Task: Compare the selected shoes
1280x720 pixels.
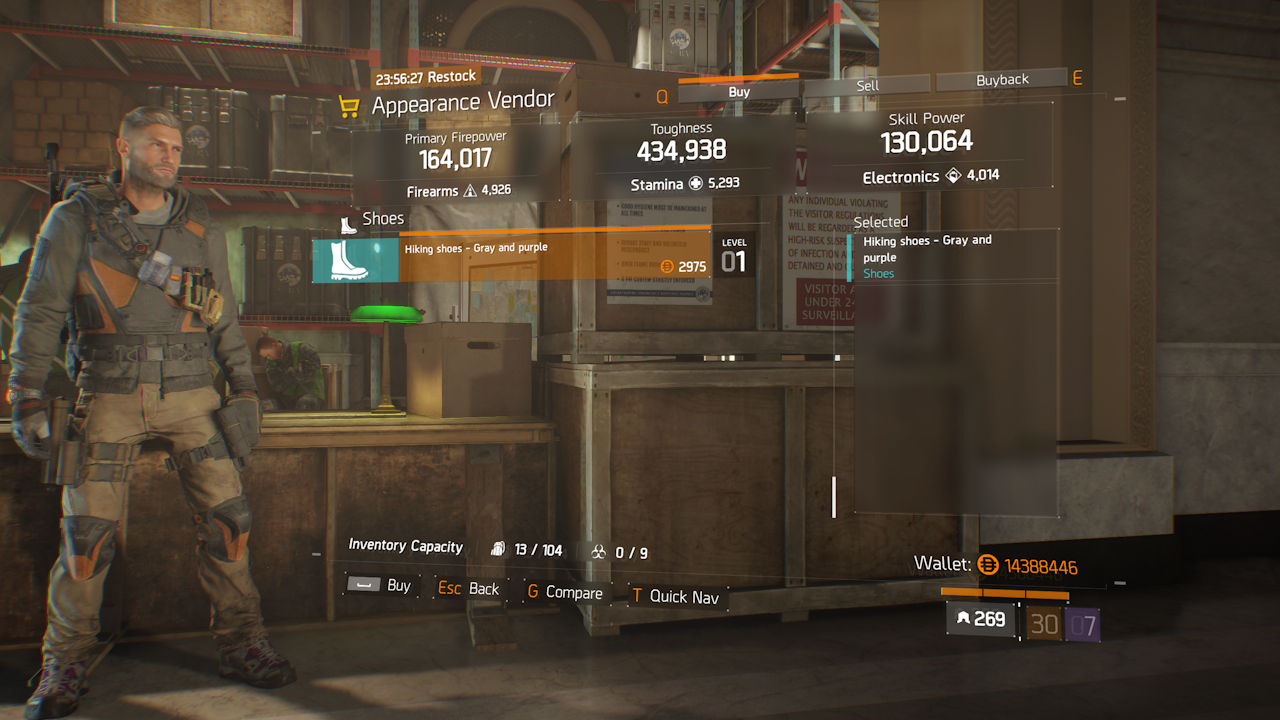Action: [565, 593]
